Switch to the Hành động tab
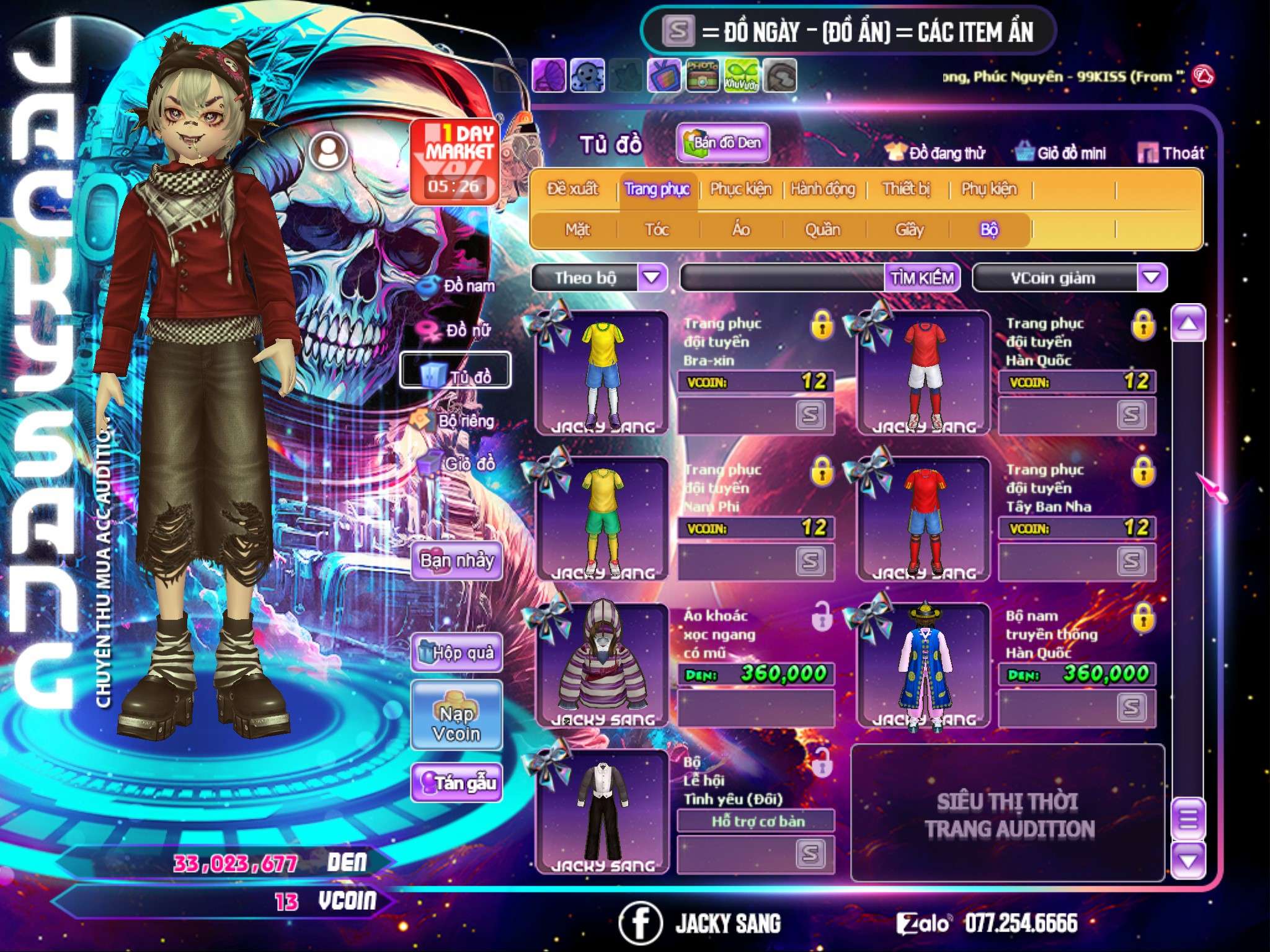The image size is (1270, 952). click(822, 189)
